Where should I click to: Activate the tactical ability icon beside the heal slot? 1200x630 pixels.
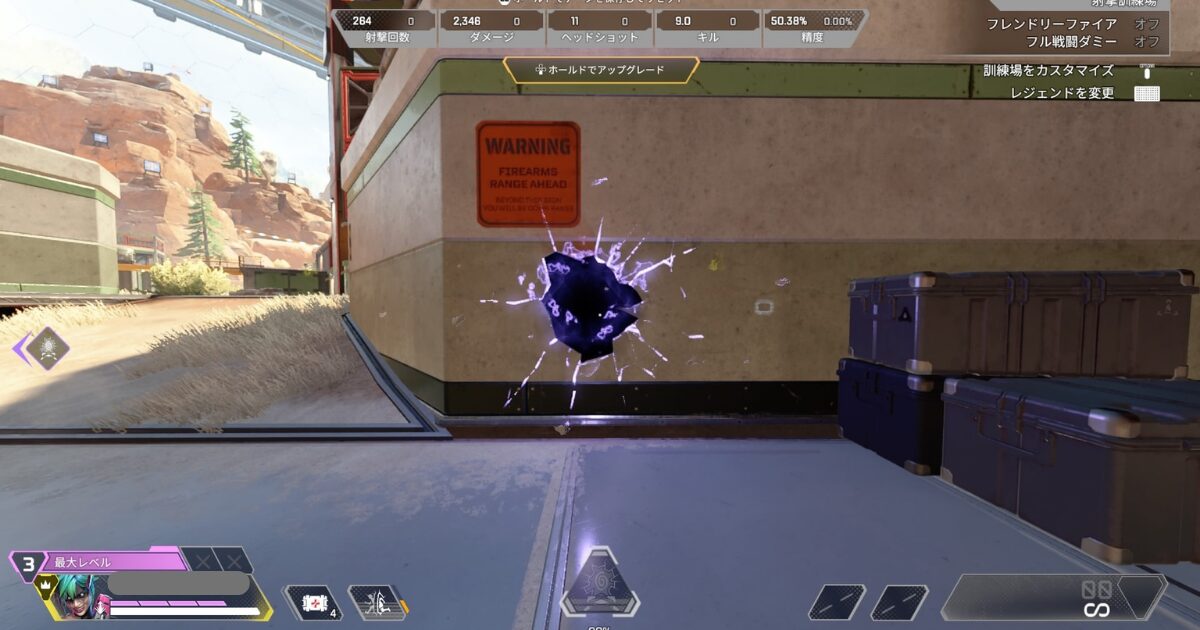point(376,602)
